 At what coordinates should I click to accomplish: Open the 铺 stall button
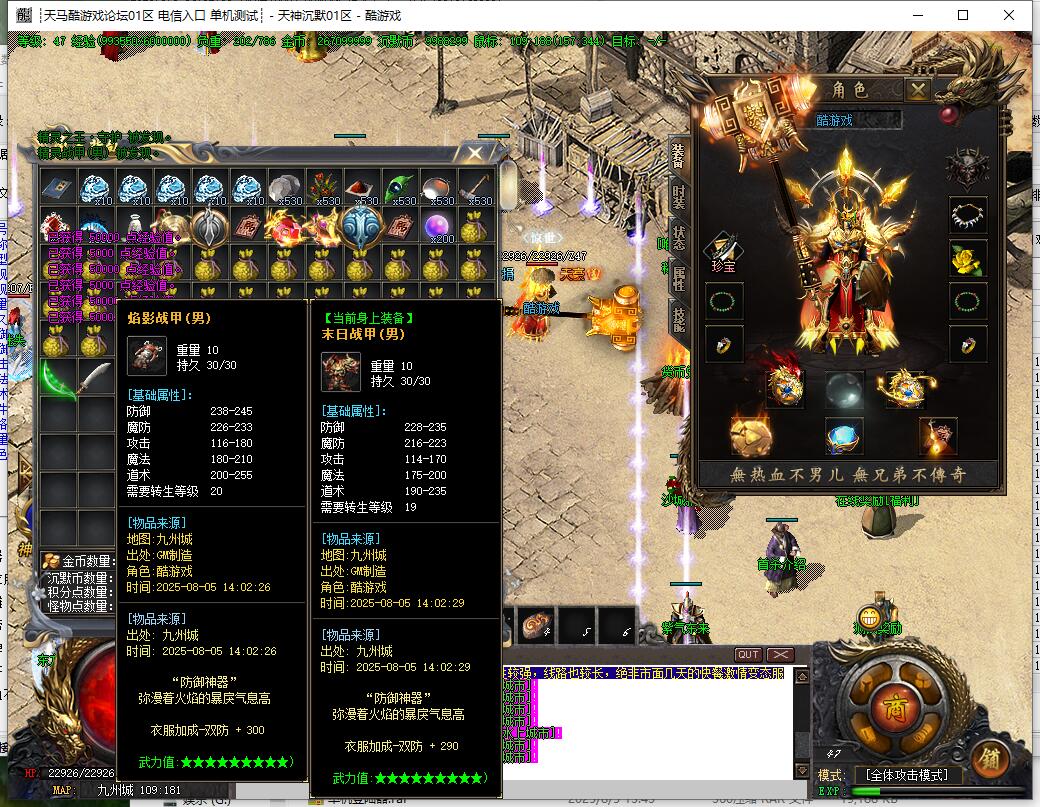988,755
